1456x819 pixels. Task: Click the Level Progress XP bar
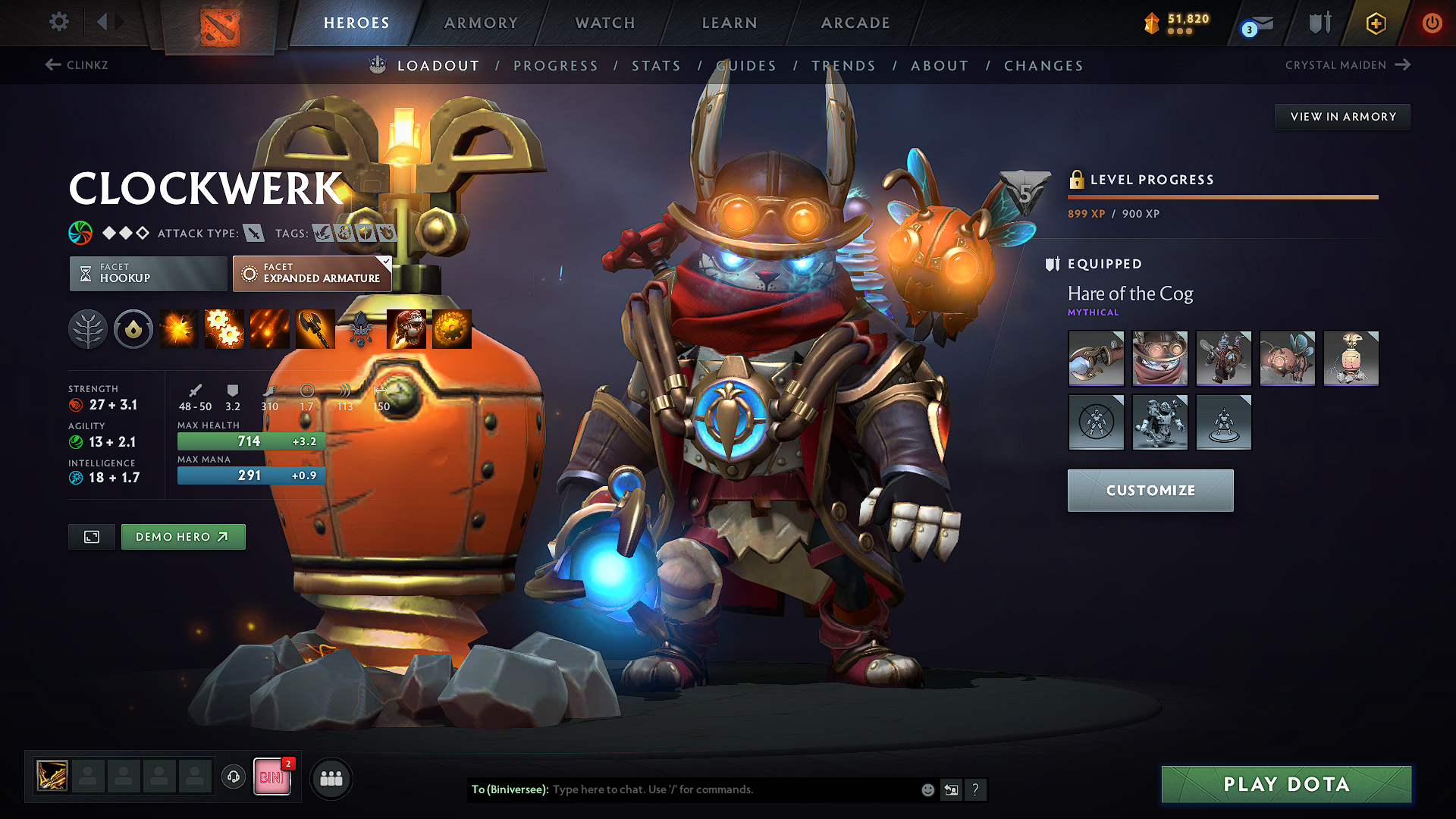coord(1222,196)
